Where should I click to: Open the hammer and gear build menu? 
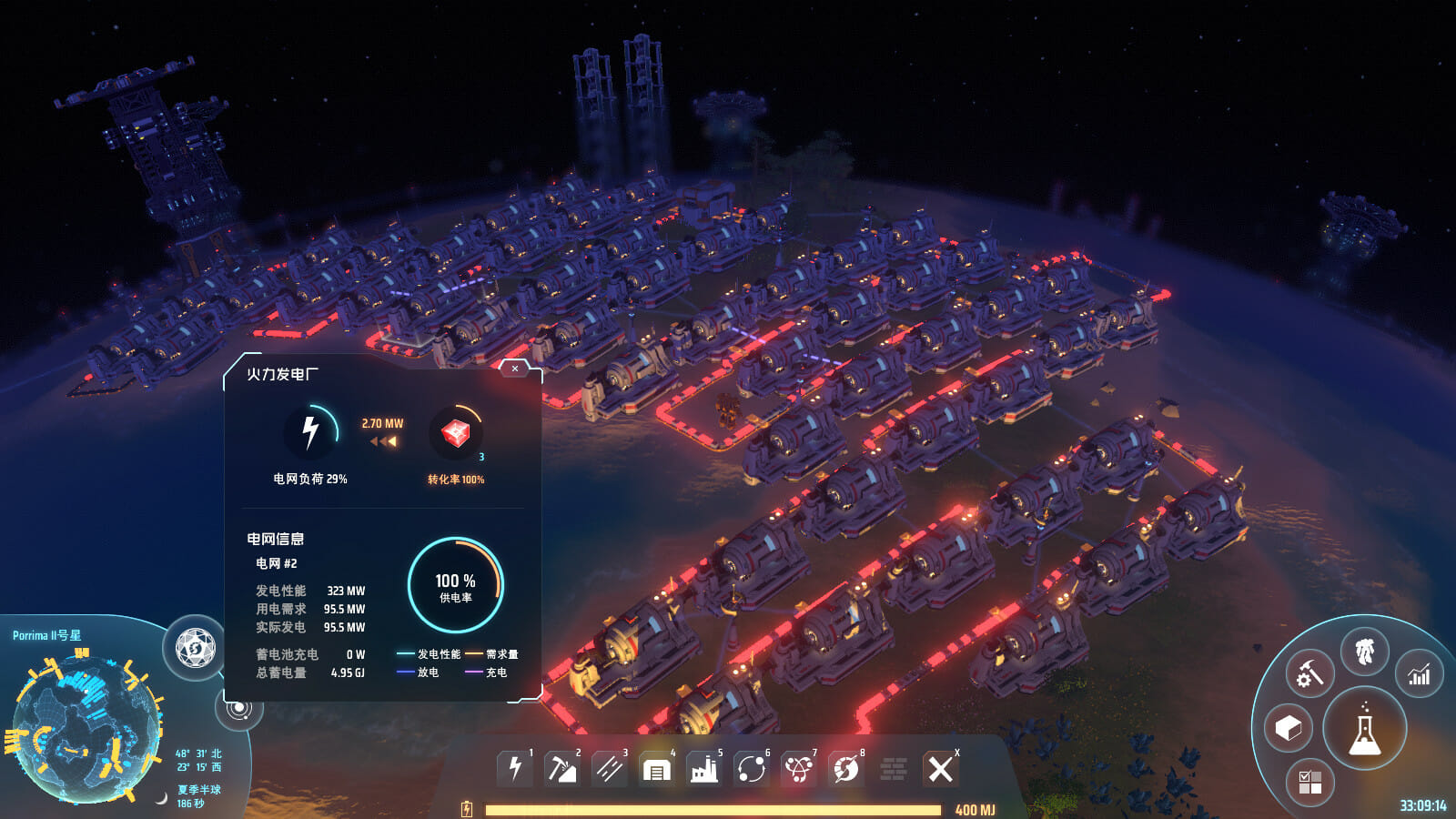click(x=1309, y=674)
